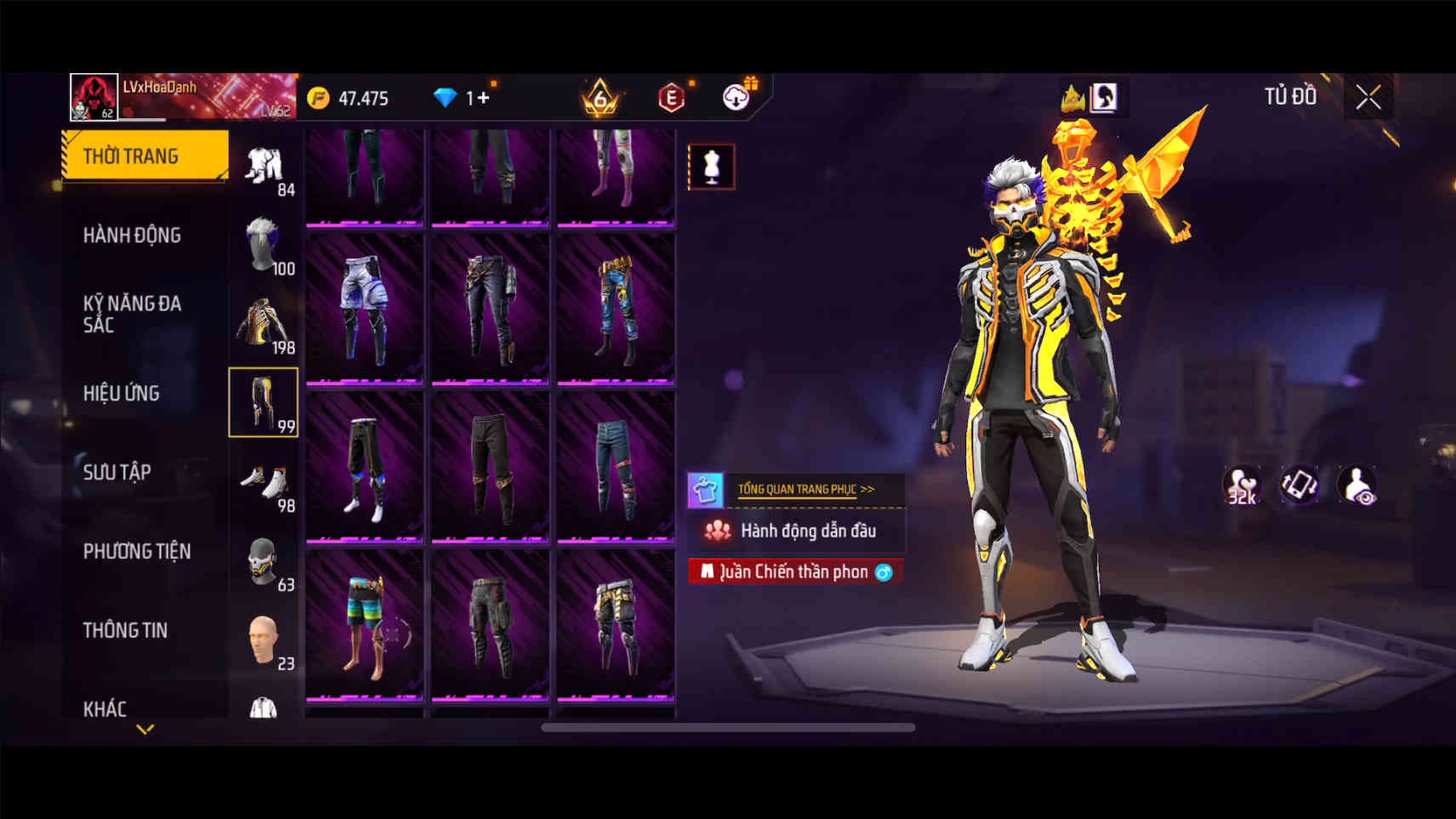Select the white and blue armored pants
Image resolution: width=1456 pixels, height=819 pixels.
(x=365, y=309)
